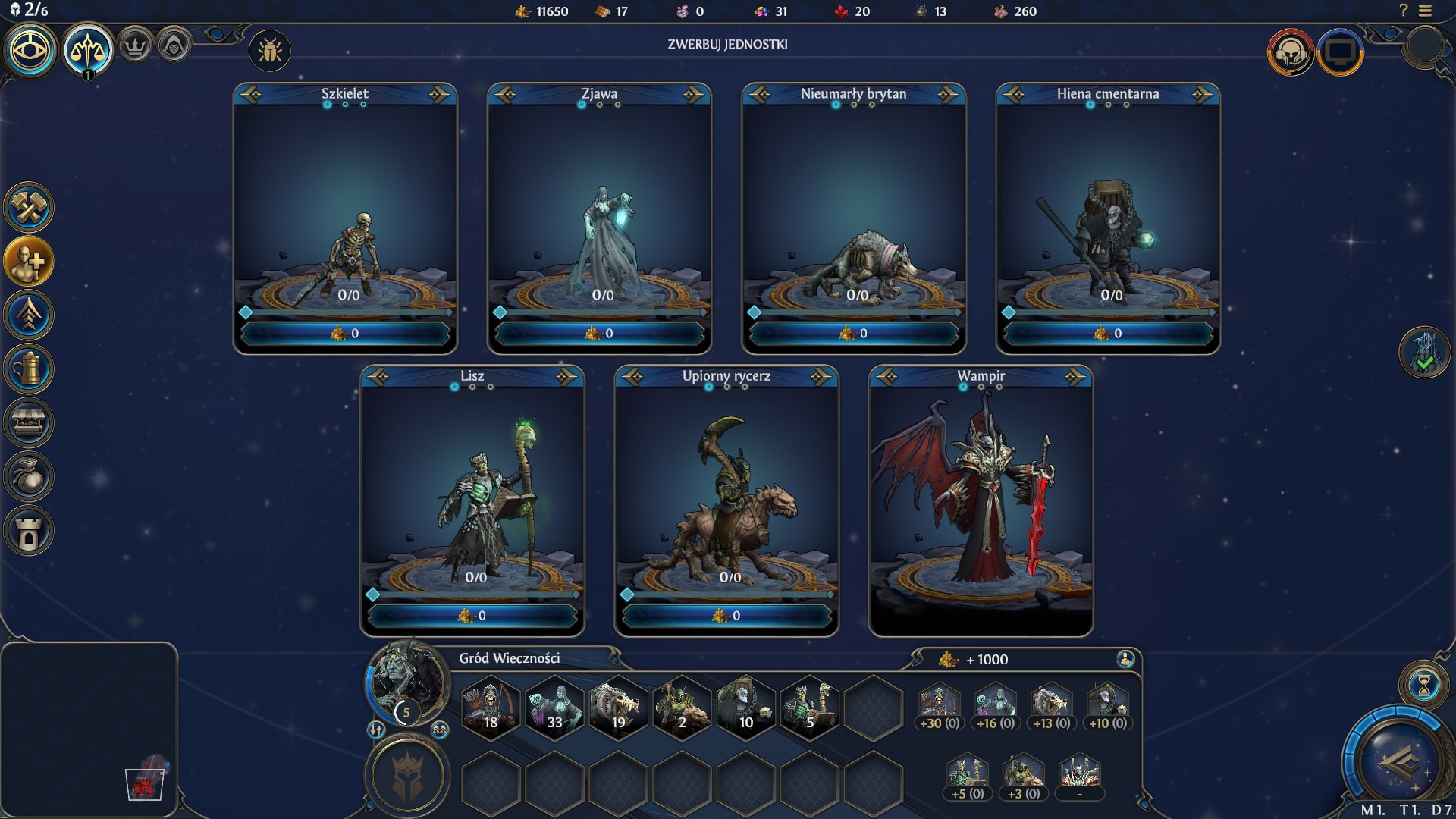
Task: Open the tavern via beer mug icon
Action: click(29, 369)
